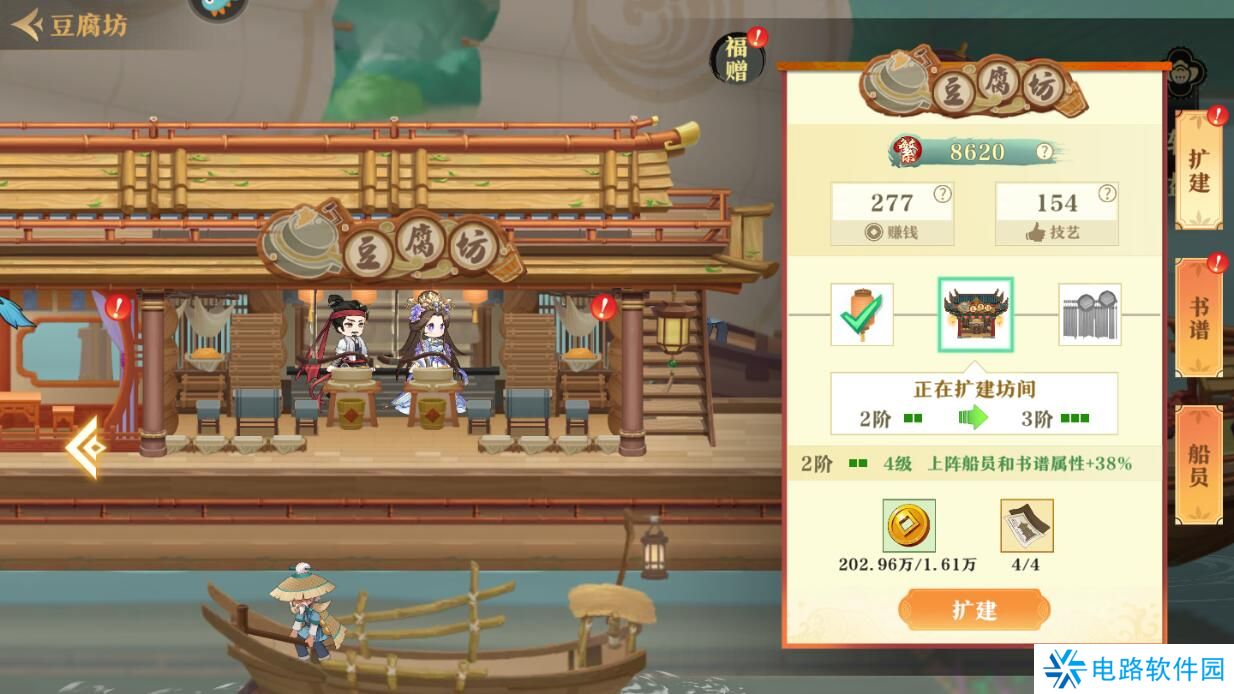The height and width of the screenshot is (694, 1234).
Task: Switch to the 船员 side tab
Action: [1198, 465]
